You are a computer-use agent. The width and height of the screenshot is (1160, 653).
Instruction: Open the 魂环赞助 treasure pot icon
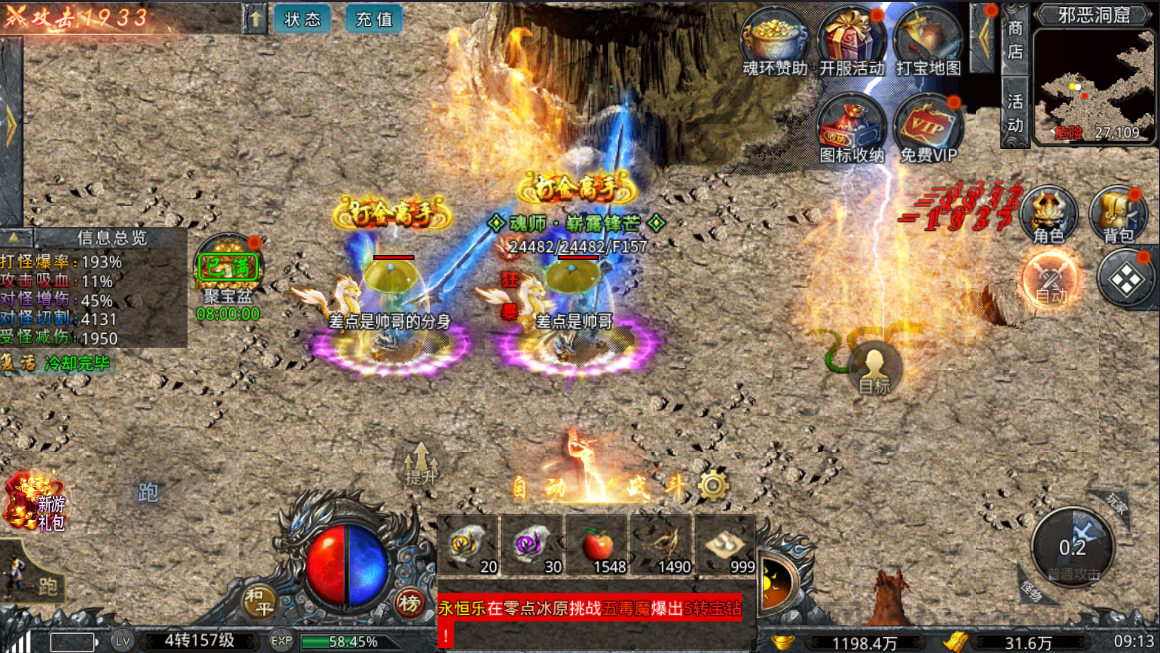pyautogui.click(x=775, y=40)
